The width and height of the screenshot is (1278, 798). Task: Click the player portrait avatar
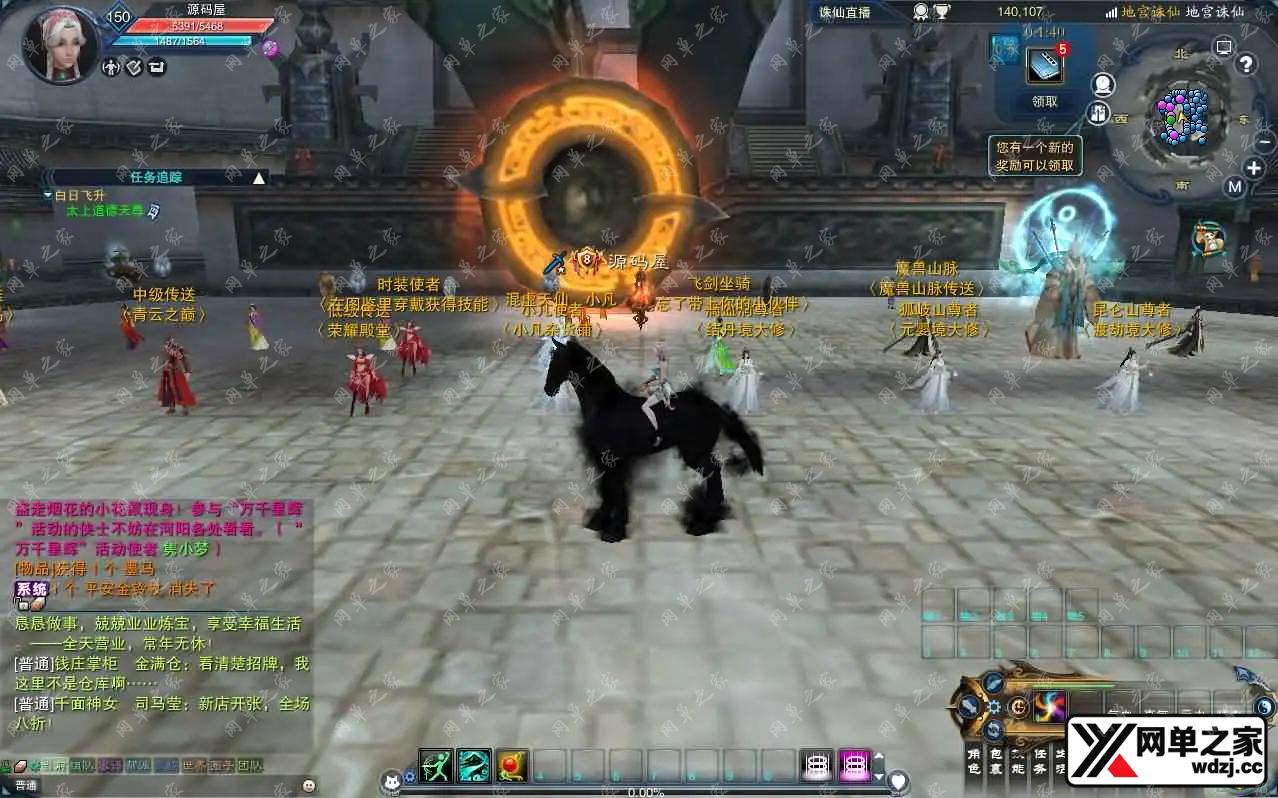[61, 45]
